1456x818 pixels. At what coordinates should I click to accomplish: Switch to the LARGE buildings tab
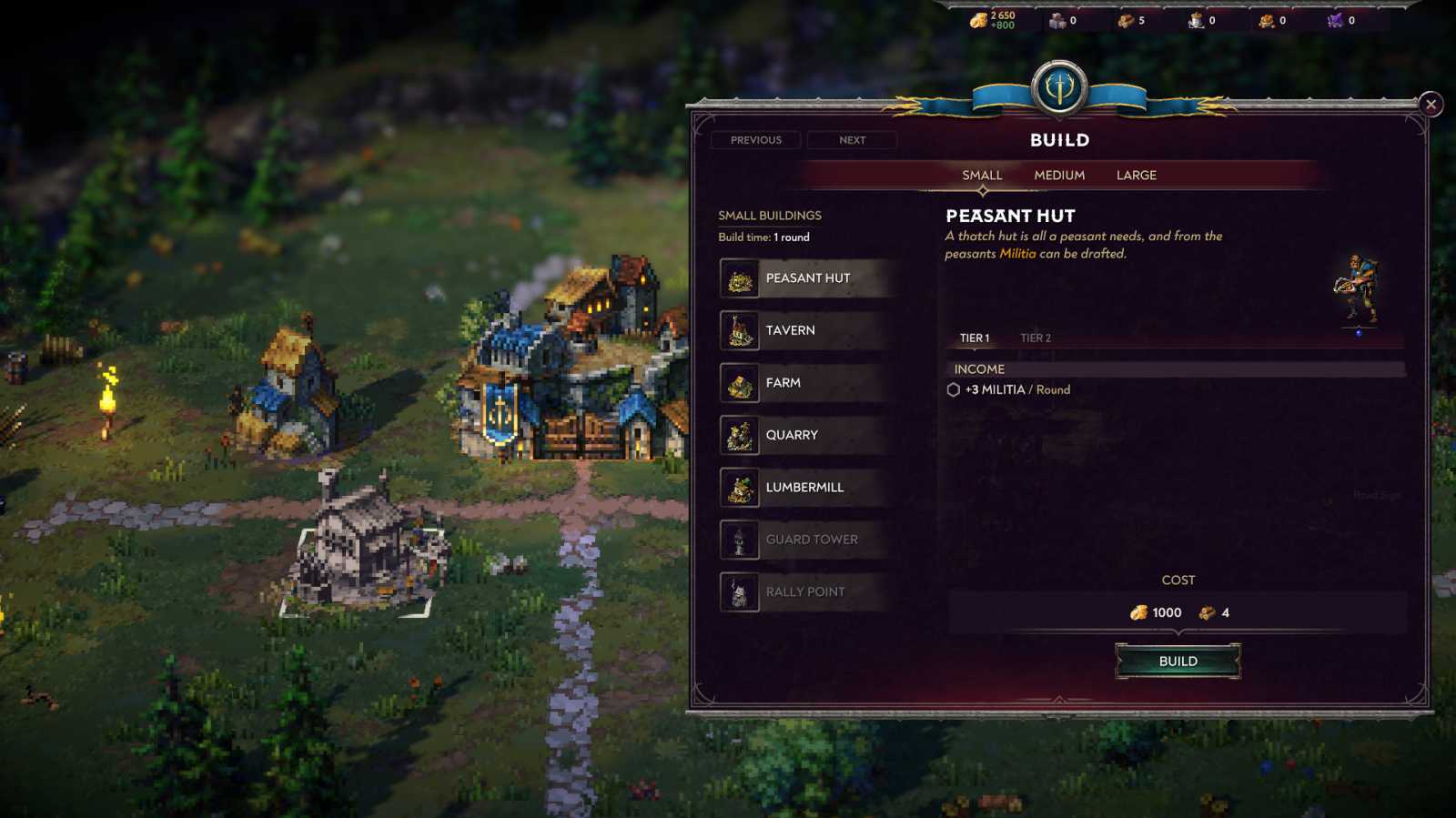(1137, 175)
